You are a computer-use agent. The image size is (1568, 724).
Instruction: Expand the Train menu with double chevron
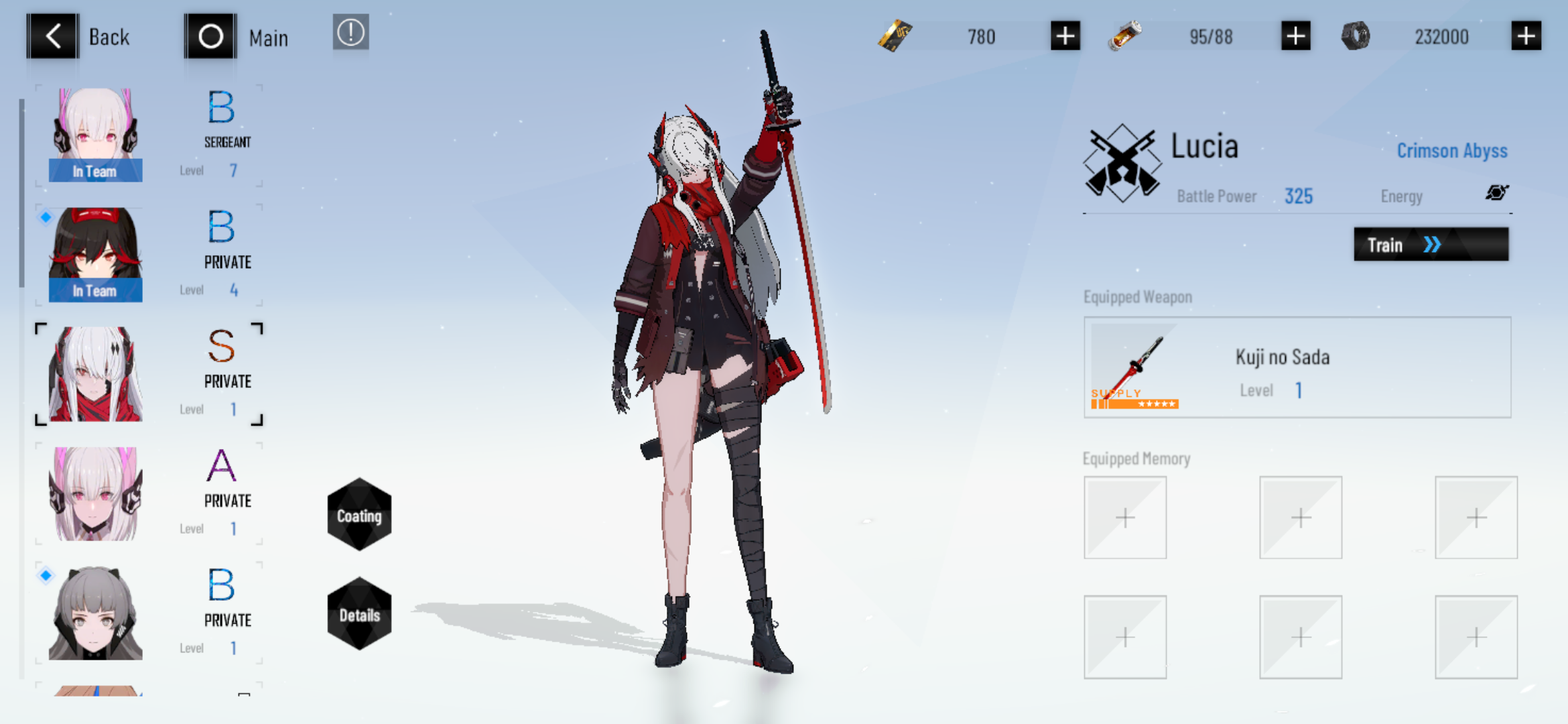coord(1431,244)
